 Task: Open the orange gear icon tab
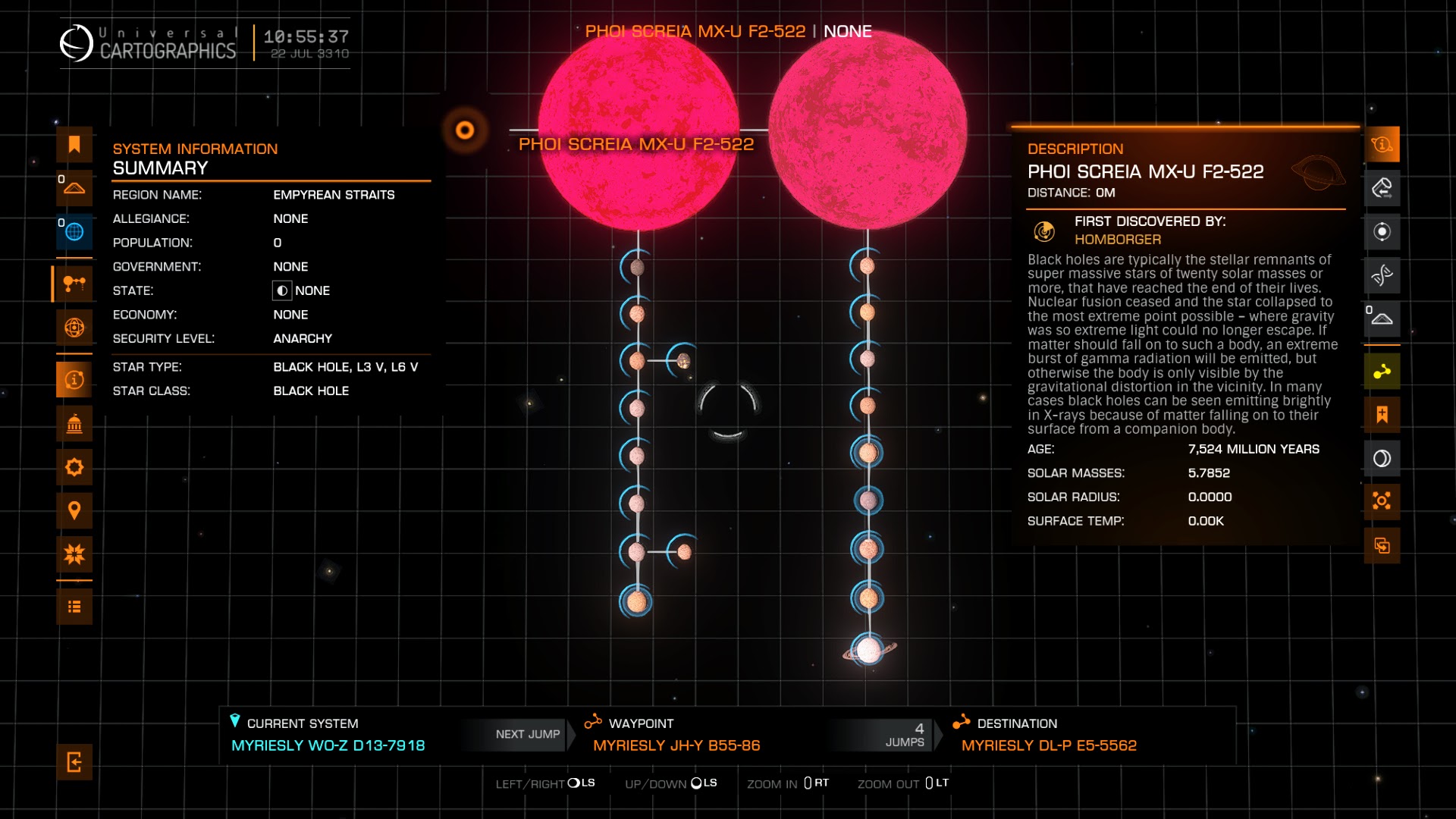[x=74, y=467]
